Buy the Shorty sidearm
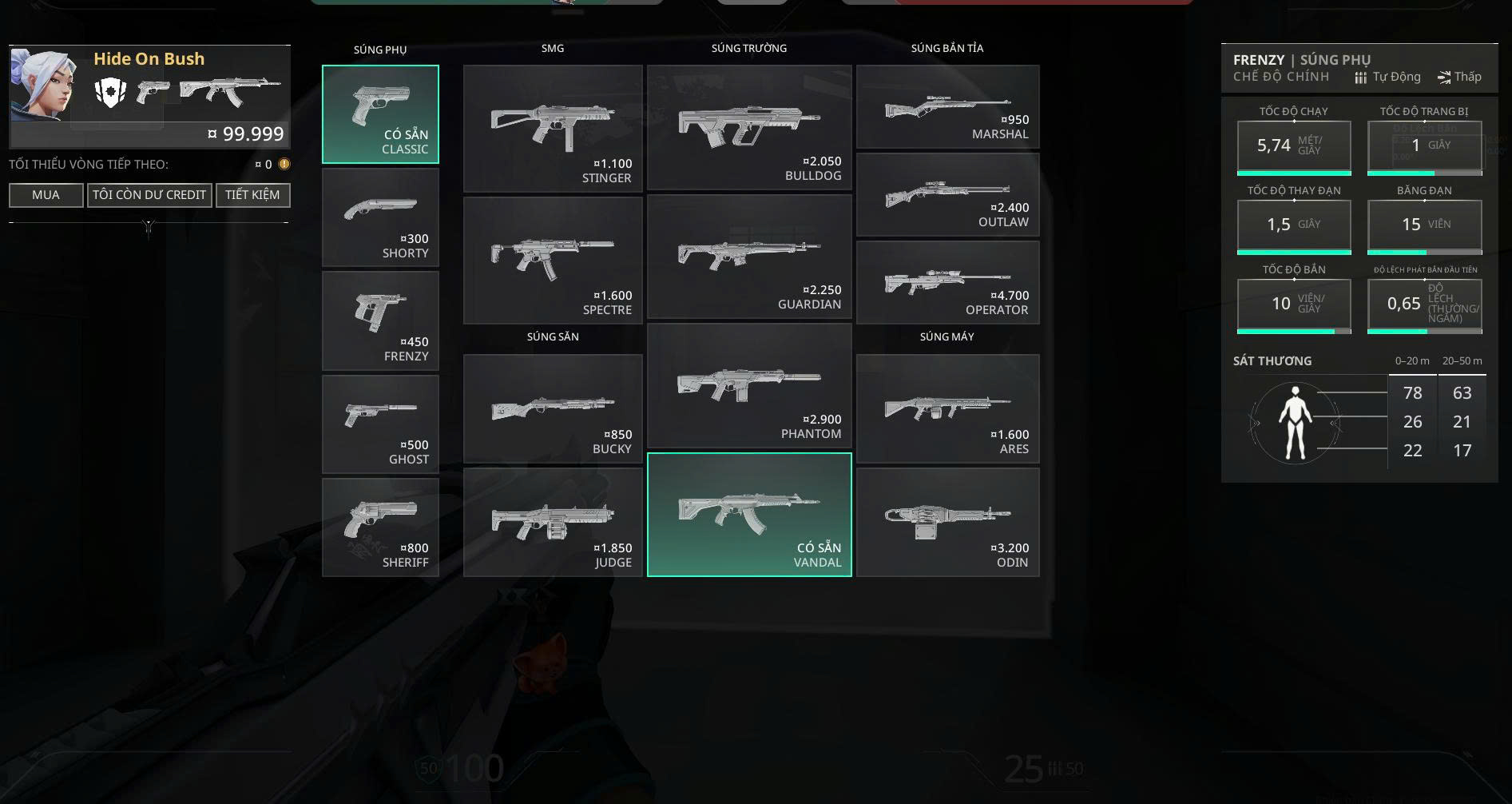 pyautogui.click(x=380, y=217)
